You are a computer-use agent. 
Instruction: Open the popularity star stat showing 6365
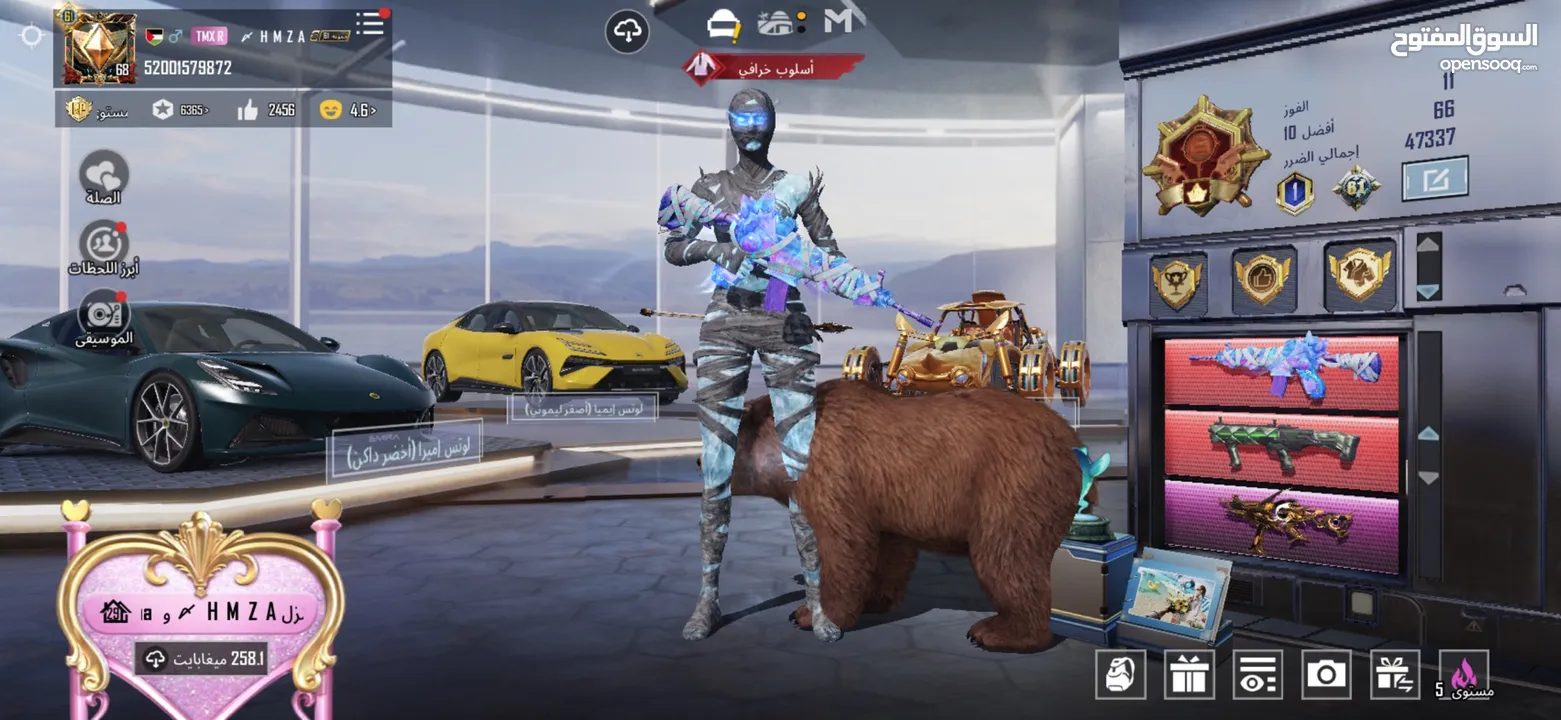181,110
